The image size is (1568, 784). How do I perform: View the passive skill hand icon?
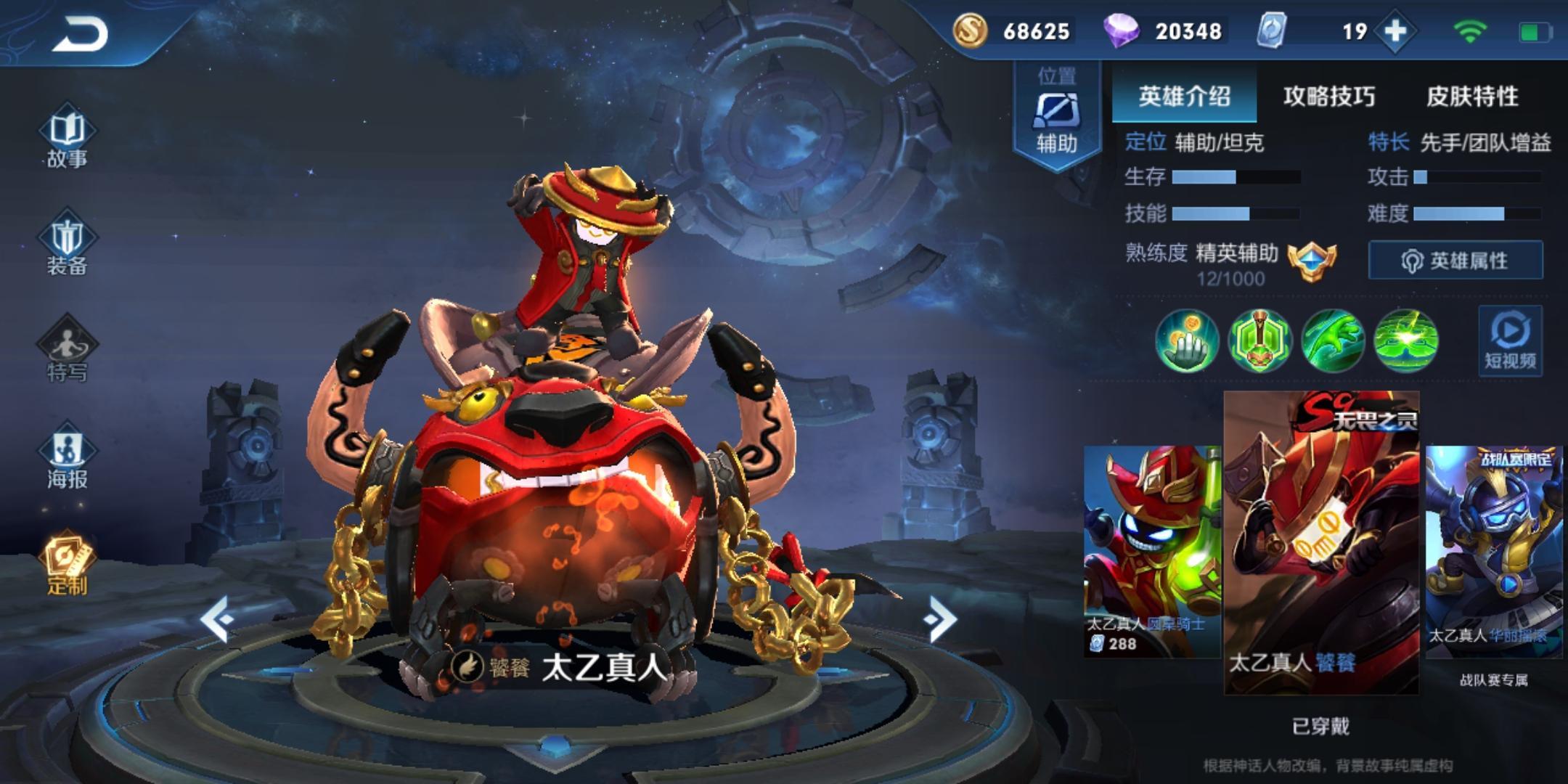pos(1187,340)
